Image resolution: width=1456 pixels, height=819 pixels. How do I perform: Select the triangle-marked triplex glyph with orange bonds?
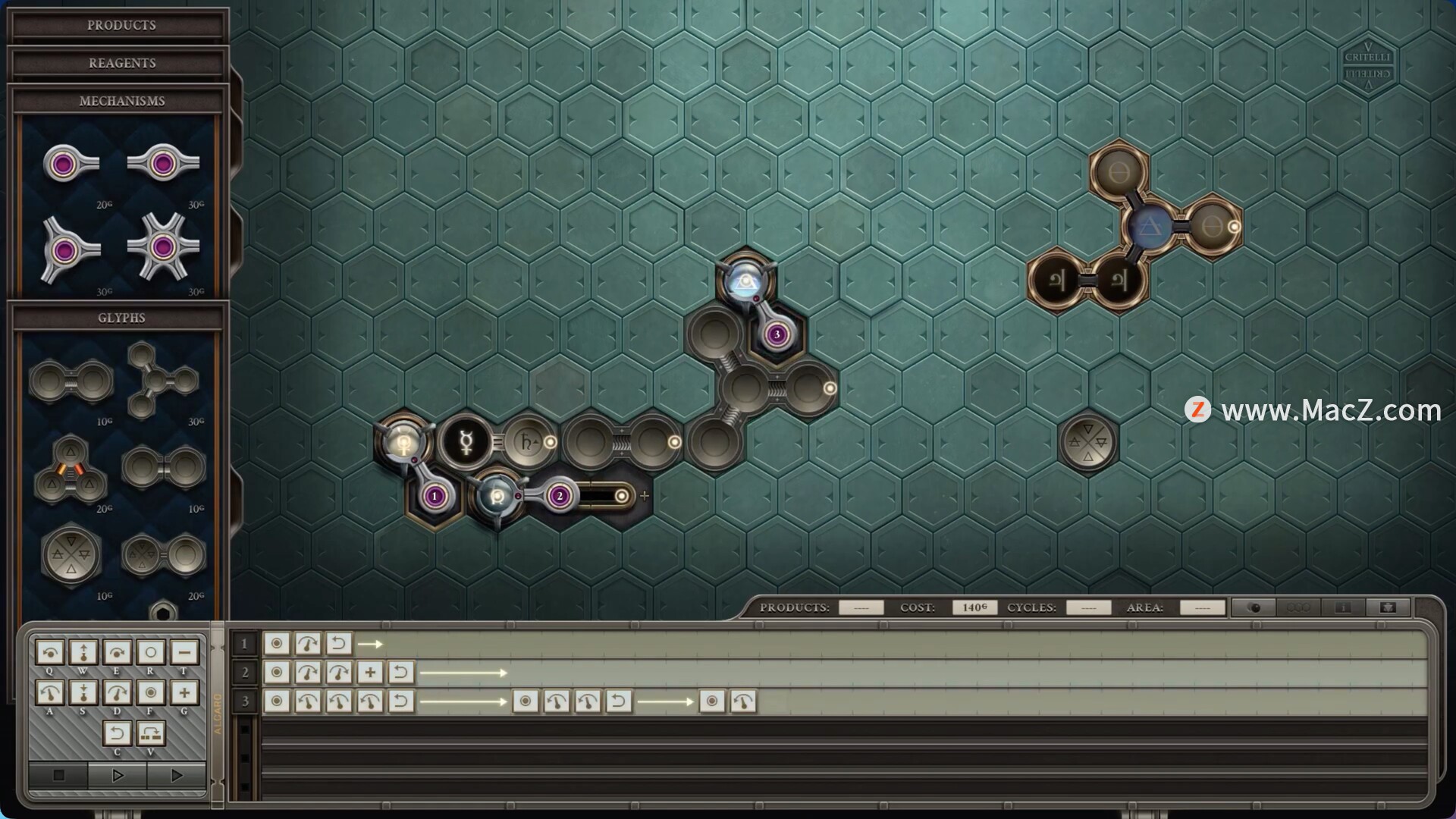tap(71, 470)
